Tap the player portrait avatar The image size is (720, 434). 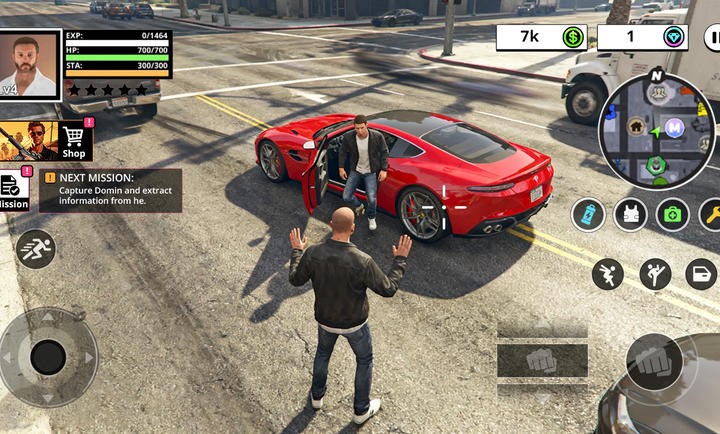(x=30, y=64)
